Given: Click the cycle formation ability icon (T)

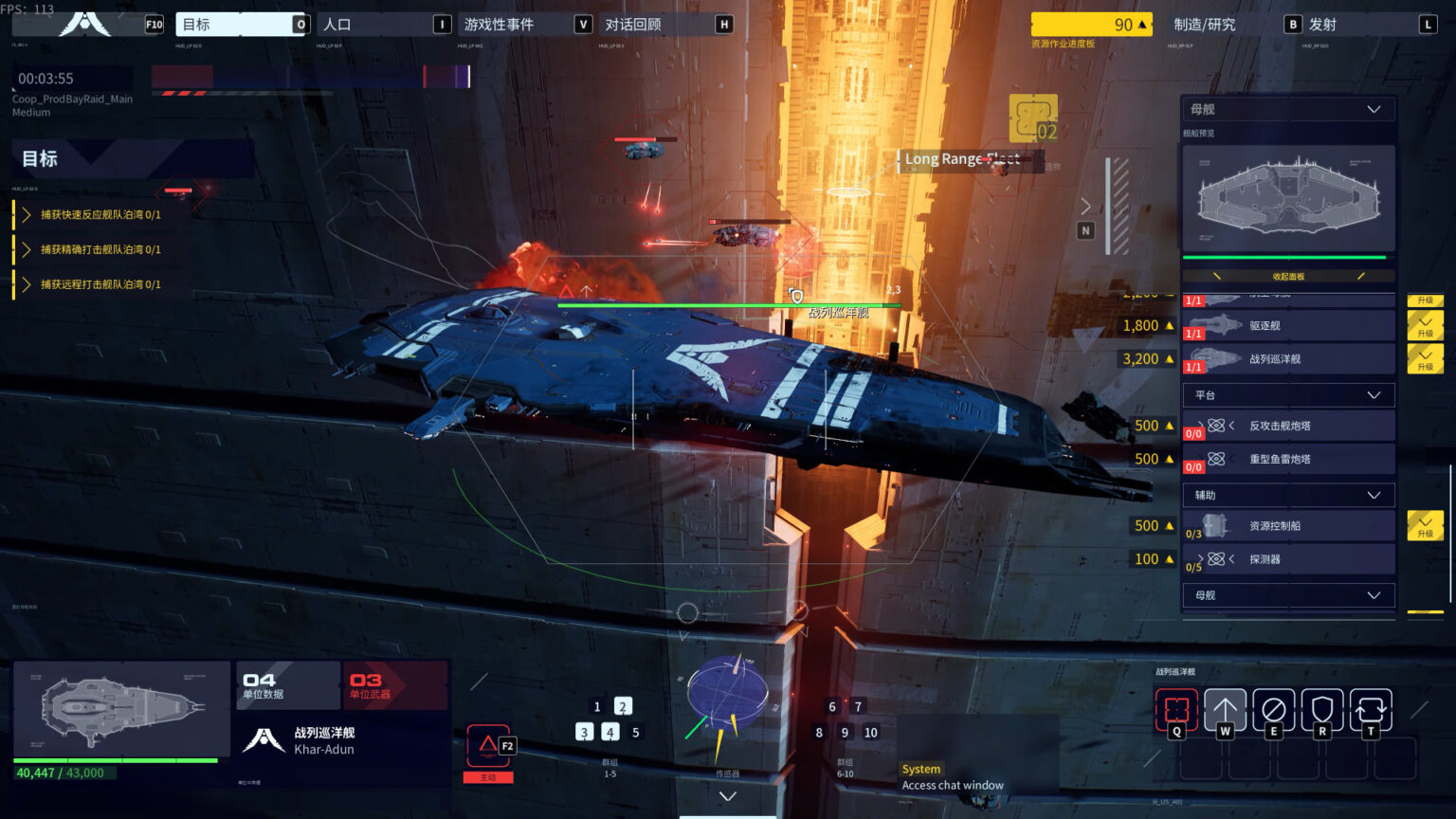Looking at the screenshot, I should (1371, 708).
